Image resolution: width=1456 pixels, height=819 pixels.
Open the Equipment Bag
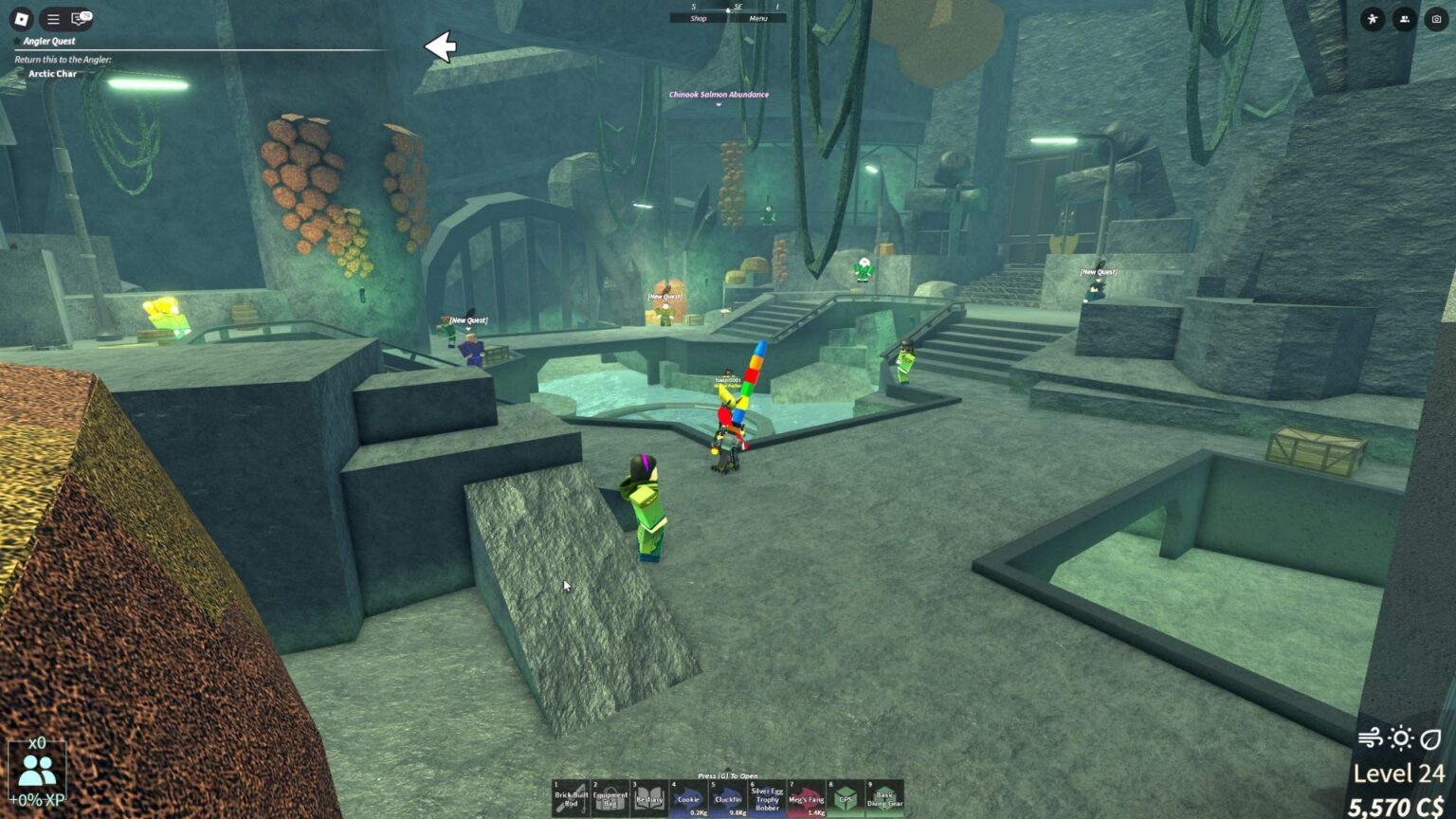point(609,799)
